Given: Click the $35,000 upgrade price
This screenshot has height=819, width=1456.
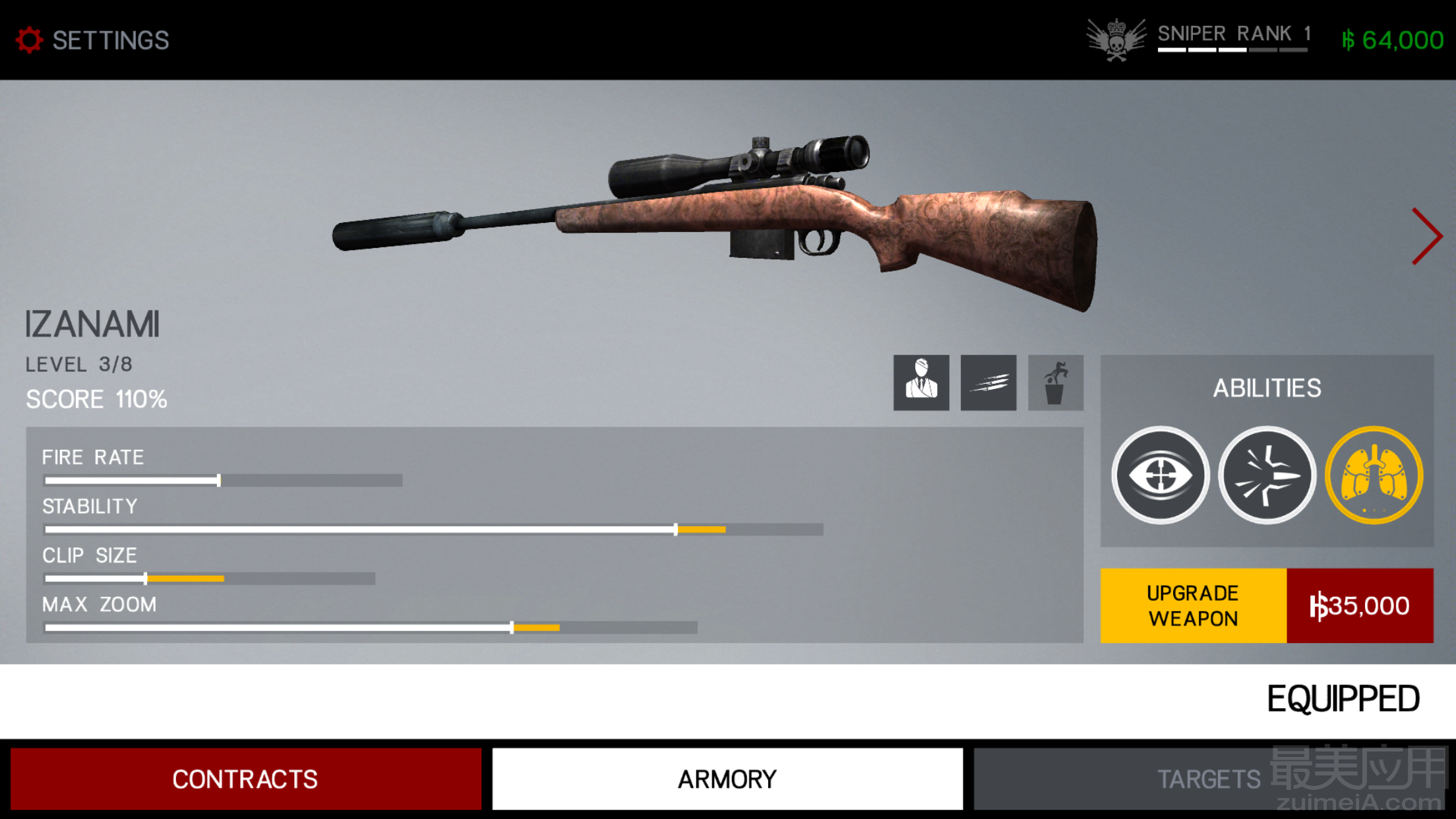Looking at the screenshot, I should pos(1360,605).
